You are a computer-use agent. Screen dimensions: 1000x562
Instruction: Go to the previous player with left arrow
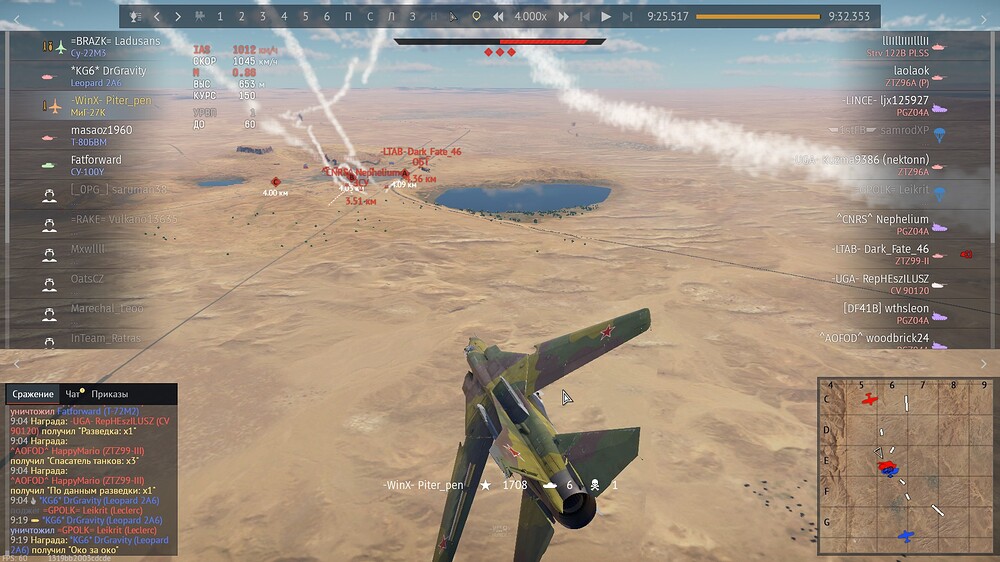[x=157, y=16]
